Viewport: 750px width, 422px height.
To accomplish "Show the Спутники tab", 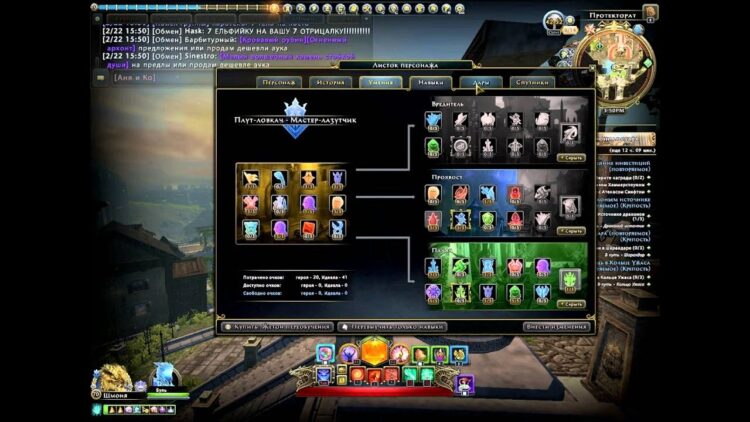I will click(534, 82).
